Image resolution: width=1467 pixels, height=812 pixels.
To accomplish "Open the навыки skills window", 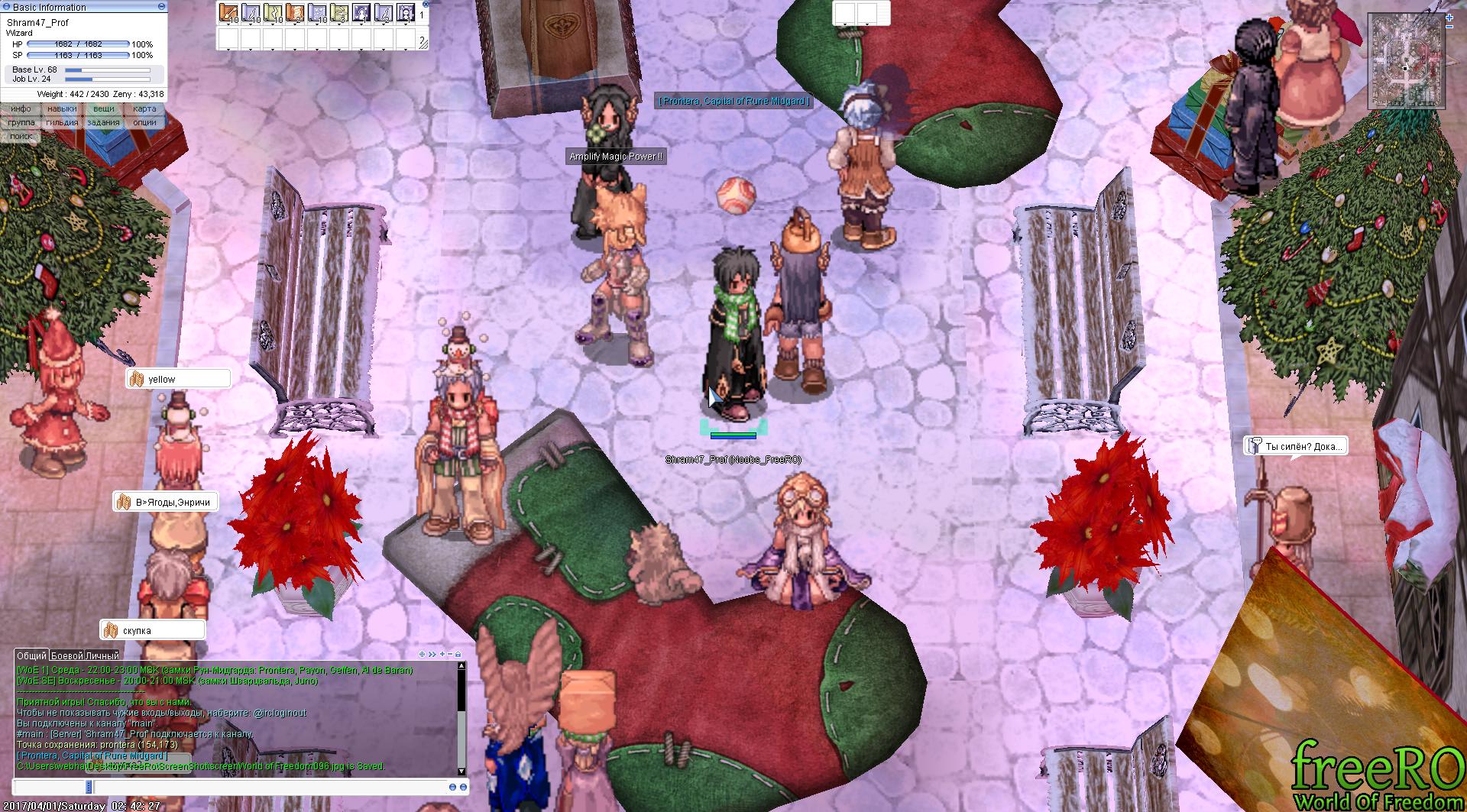I will click(62, 109).
